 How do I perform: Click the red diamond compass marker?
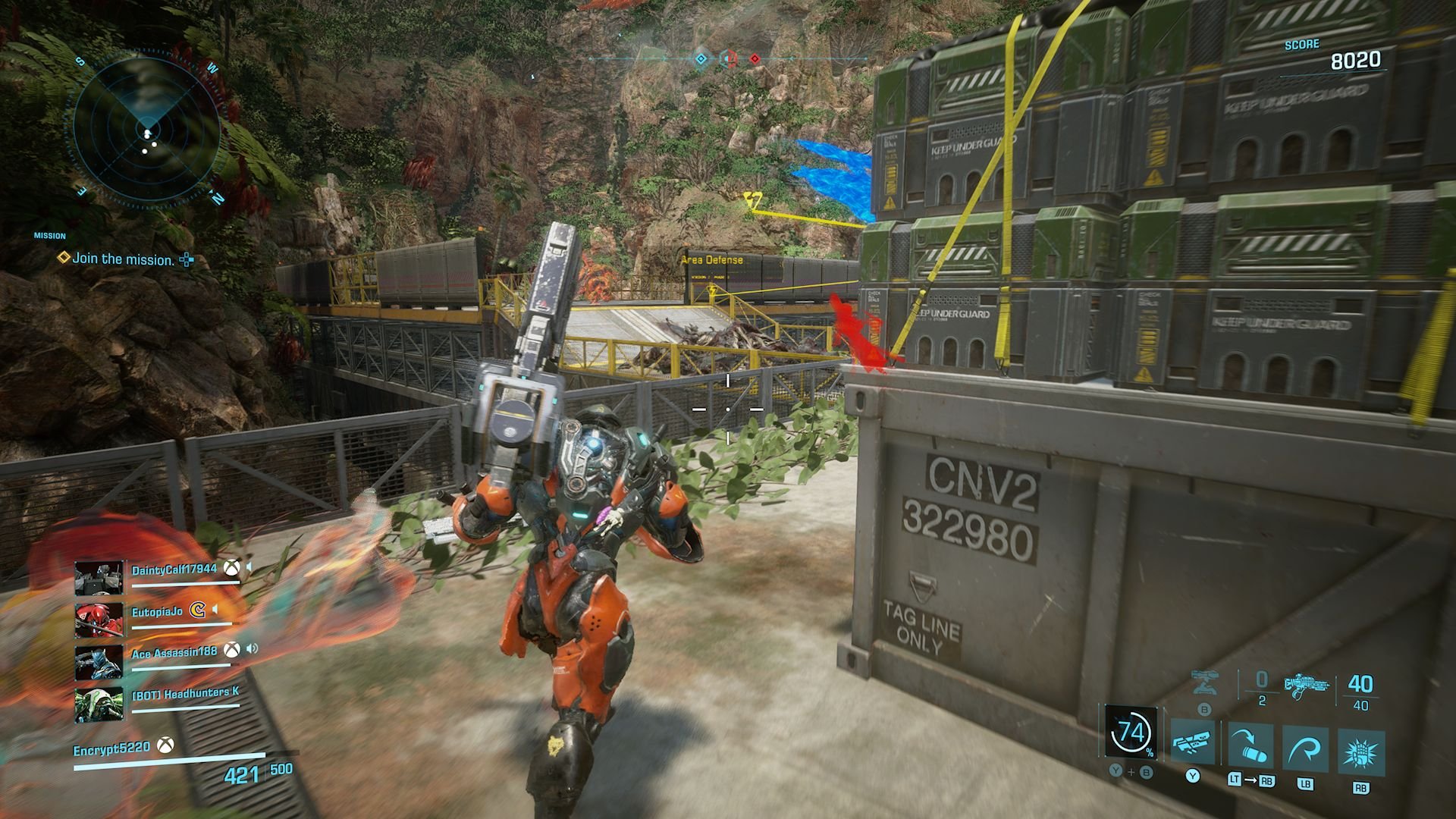tap(755, 58)
